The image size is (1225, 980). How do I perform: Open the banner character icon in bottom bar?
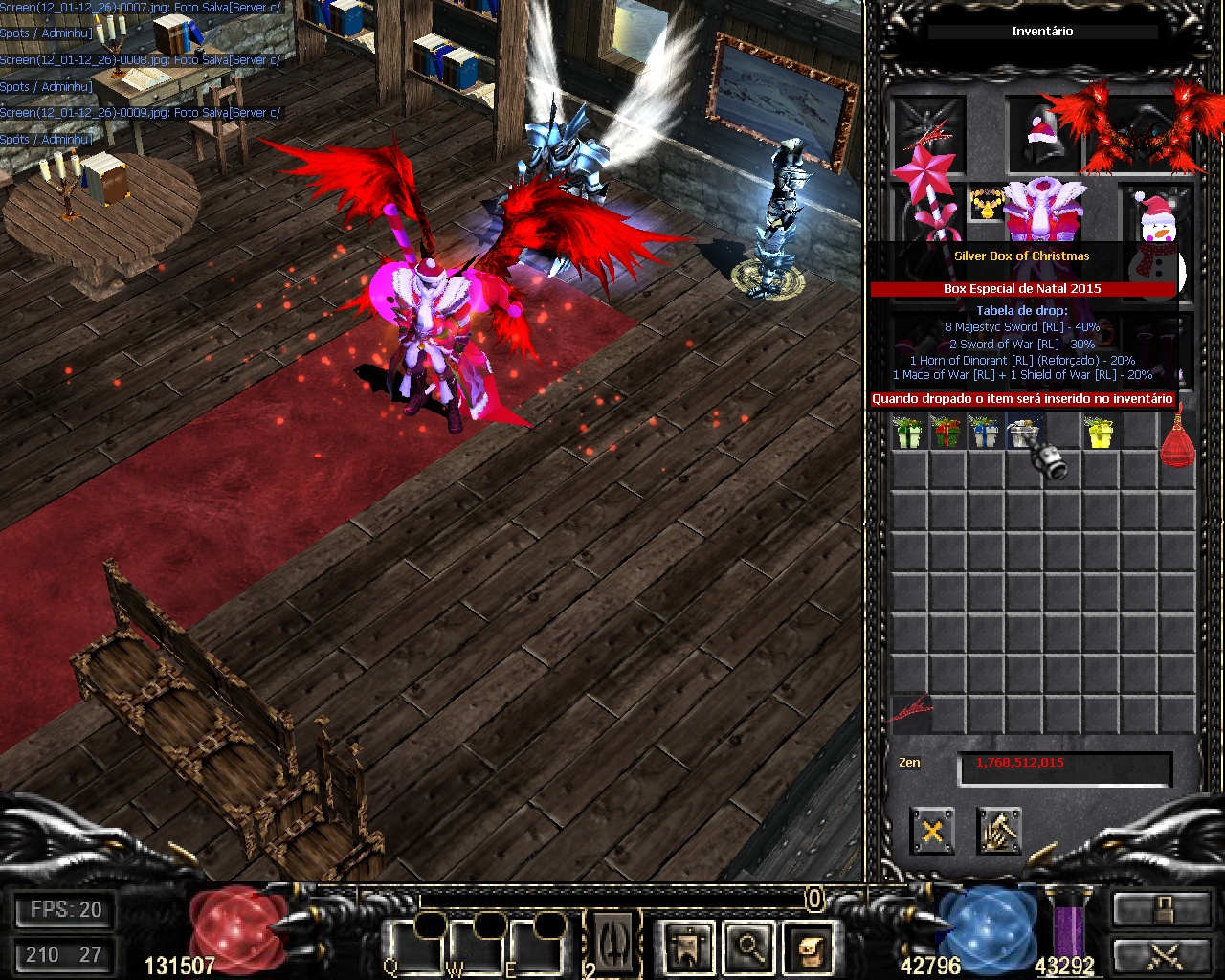pos(689,948)
